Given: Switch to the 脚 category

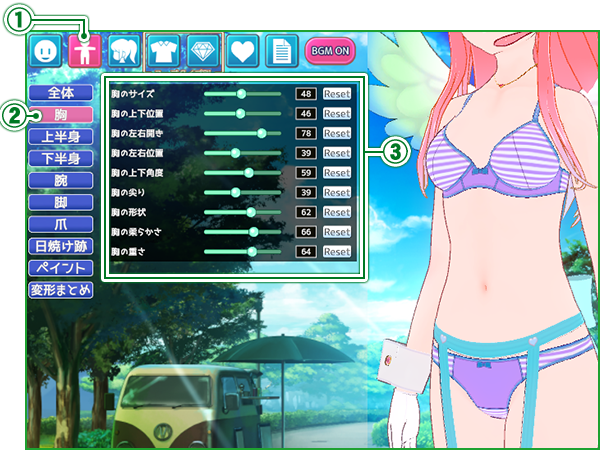Looking at the screenshot, I should pyautogui.click(x=61, y=202).
